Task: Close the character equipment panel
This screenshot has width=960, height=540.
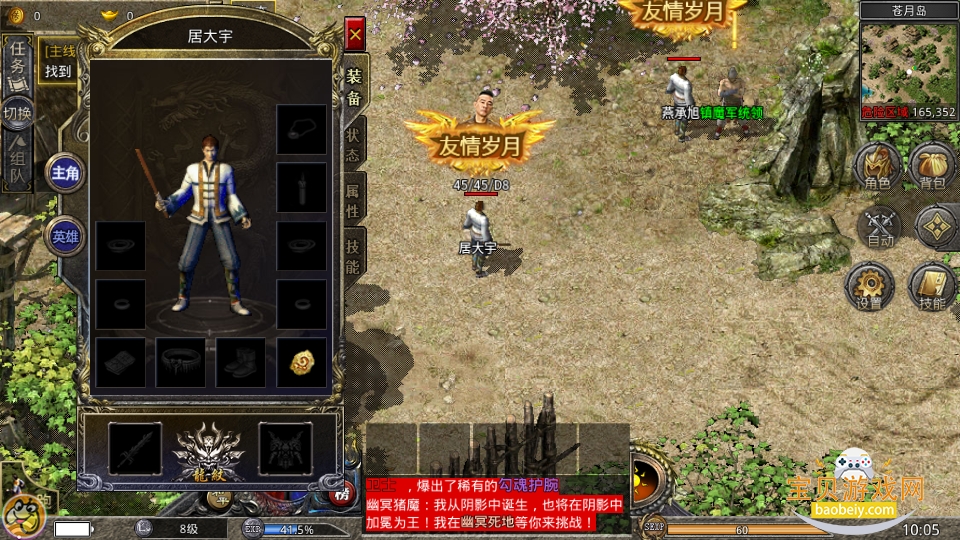Action: [x=354, y=35]
